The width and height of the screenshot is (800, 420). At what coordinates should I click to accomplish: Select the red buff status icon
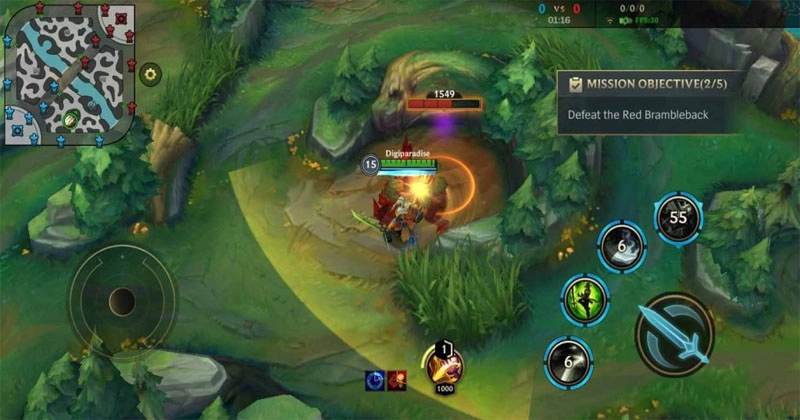397,379
